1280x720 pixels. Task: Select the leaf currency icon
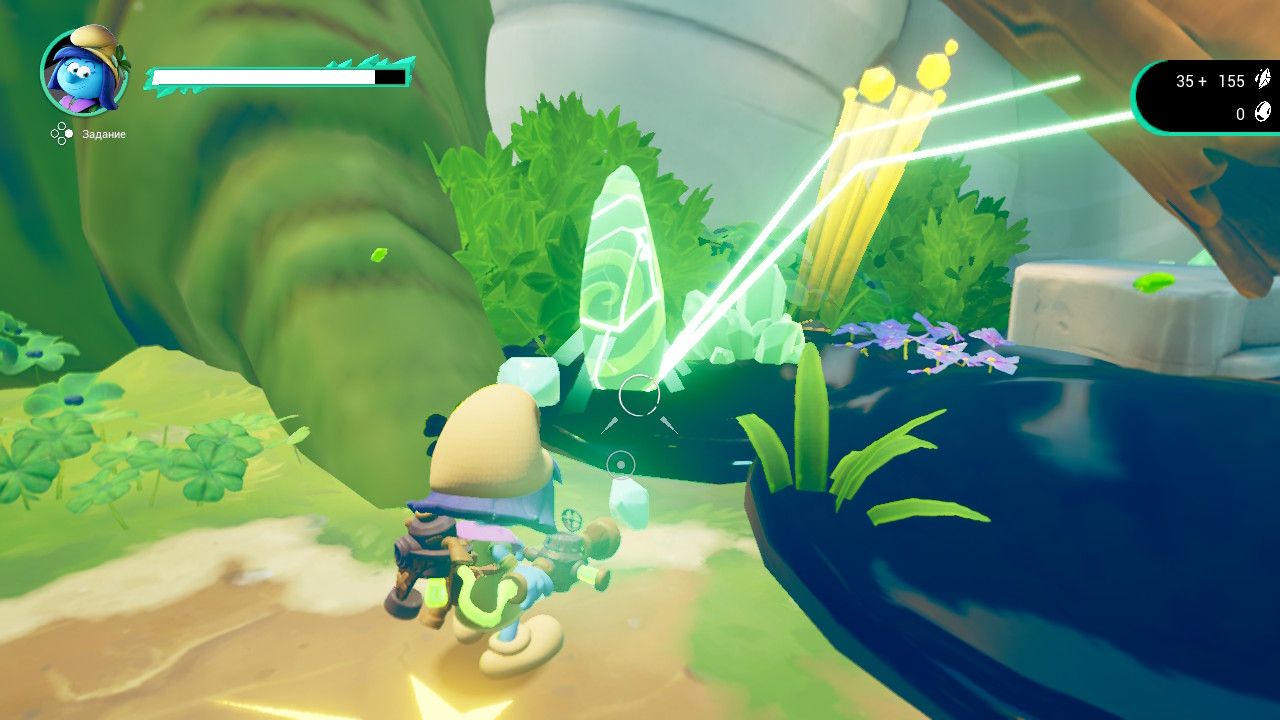(1263, 81)
